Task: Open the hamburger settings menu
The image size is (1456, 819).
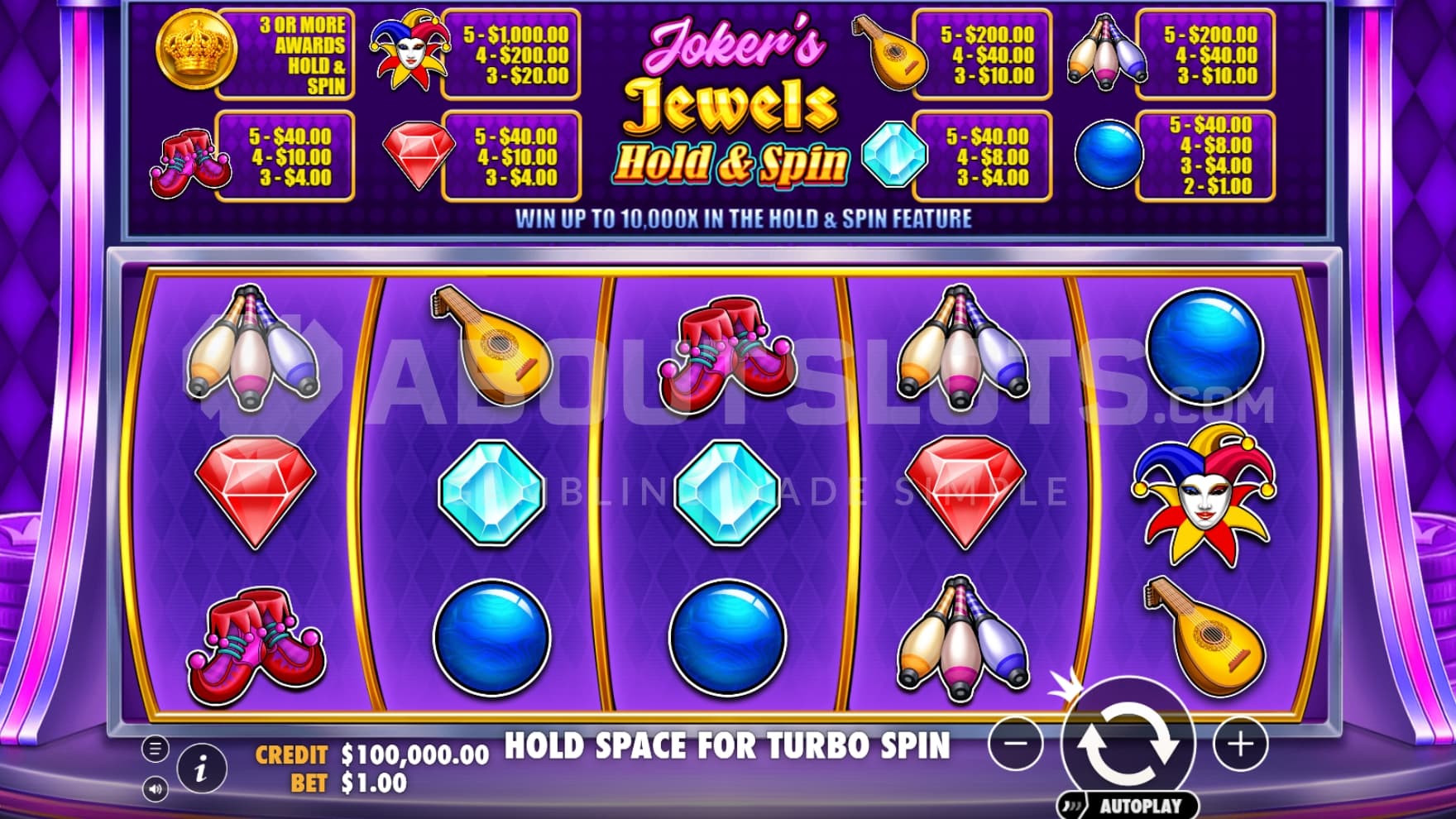Action: [x=155, y=749]
